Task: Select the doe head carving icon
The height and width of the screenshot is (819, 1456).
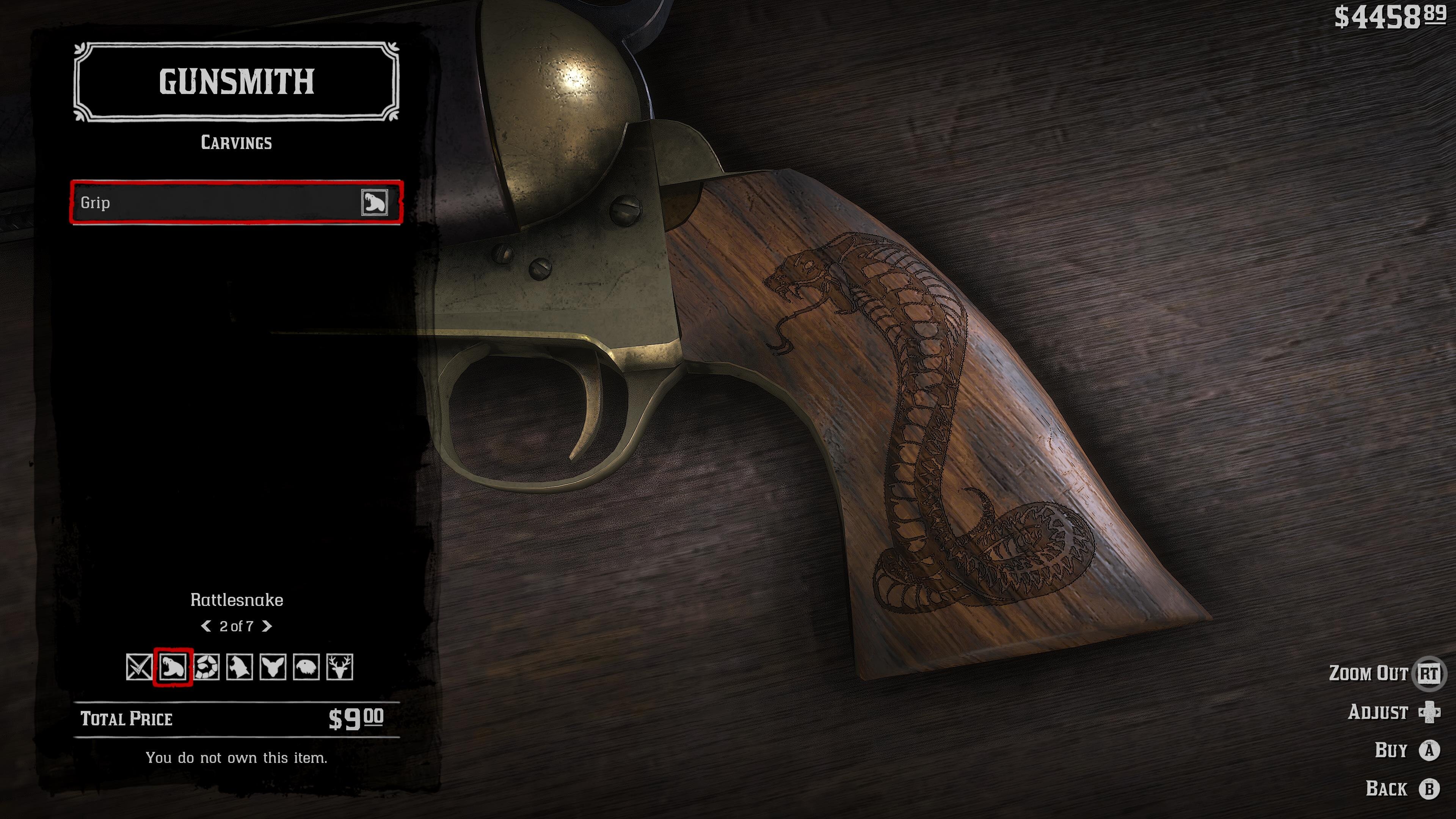Action: pyautogui.click(x=273, y=667)
